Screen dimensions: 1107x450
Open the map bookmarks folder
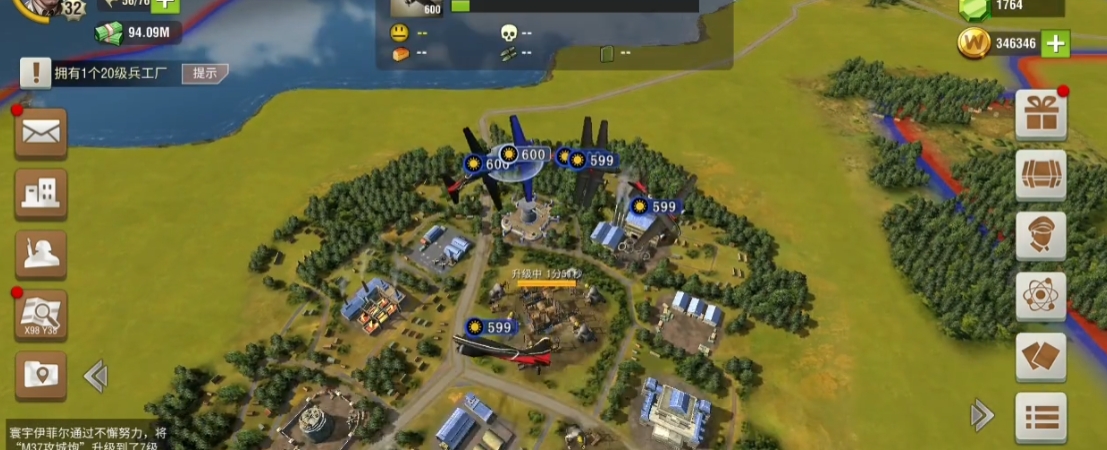41,375
